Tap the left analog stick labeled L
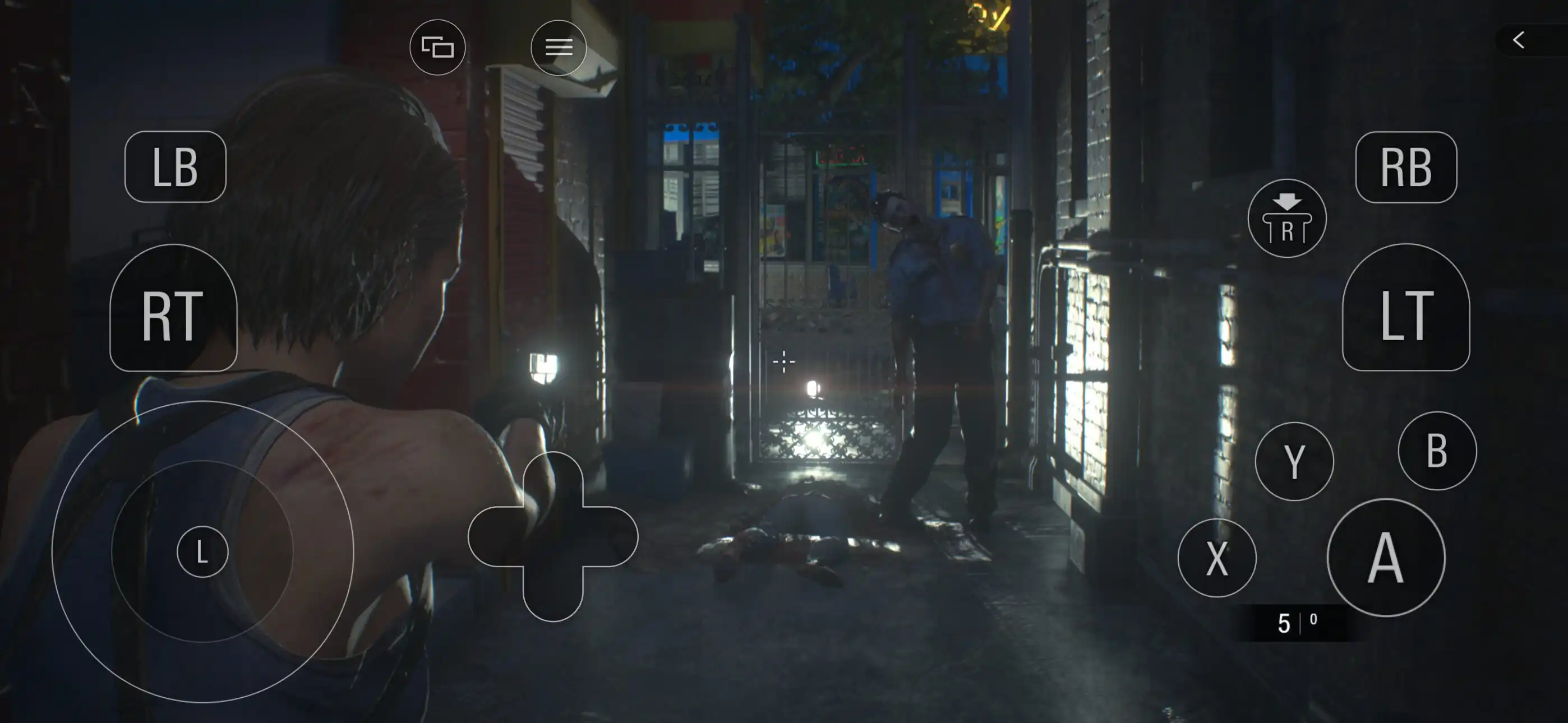Image resolution: width=1568 pixels, height=723 pixels. pos(202,551)
